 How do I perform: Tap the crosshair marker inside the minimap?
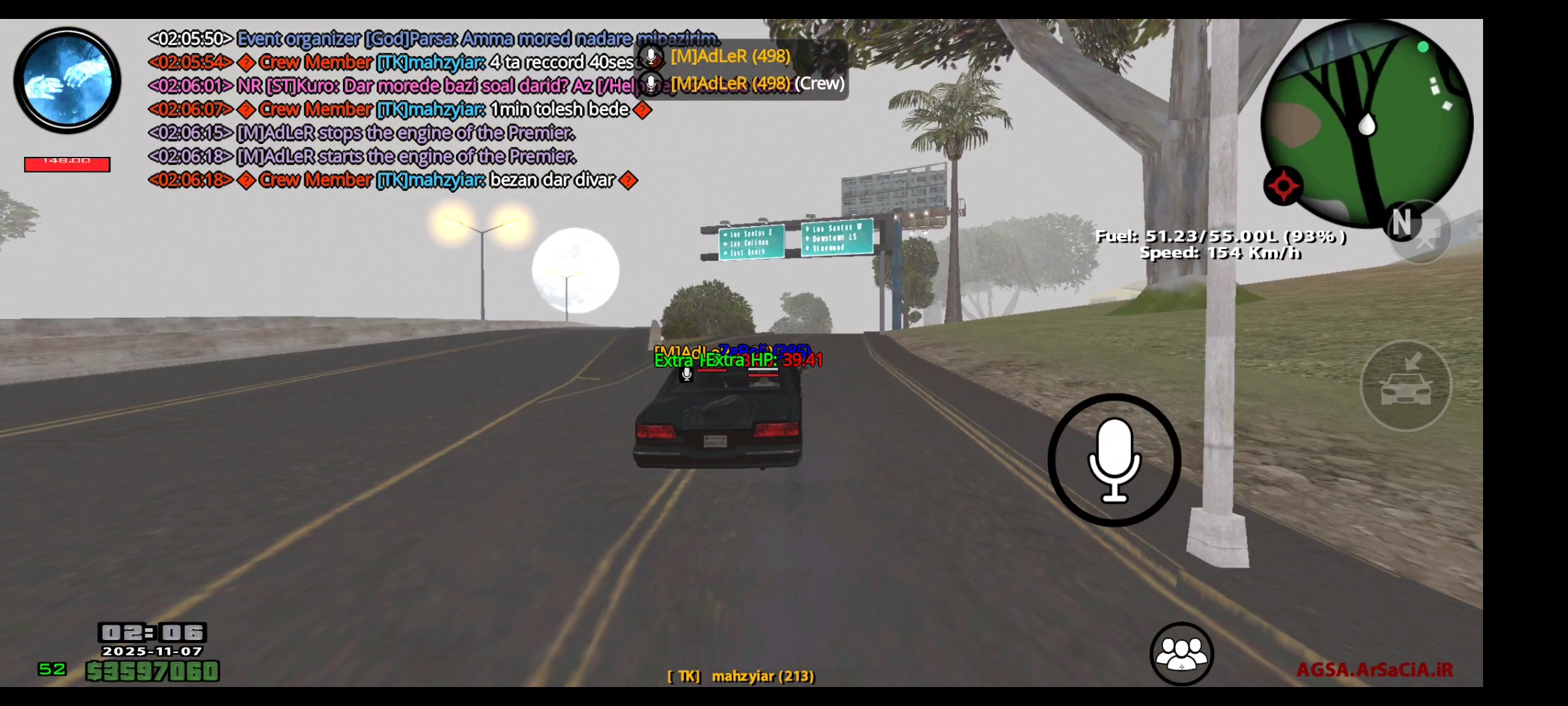point(1283,185)
